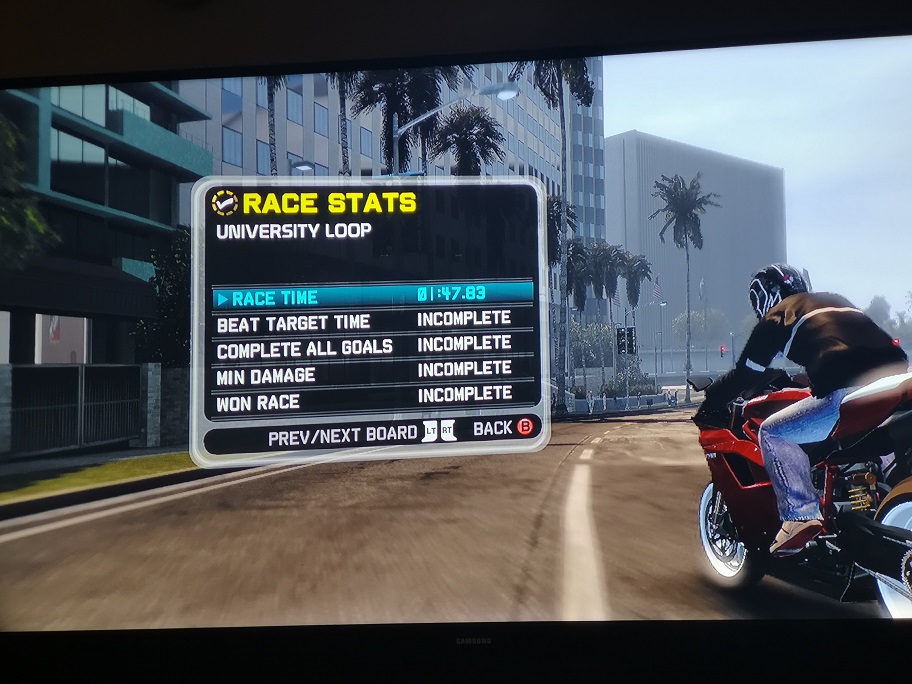This screenshot has width=912, height=684.
Task: Select the Min Damage stat row
Action: [x=372, y=373]
